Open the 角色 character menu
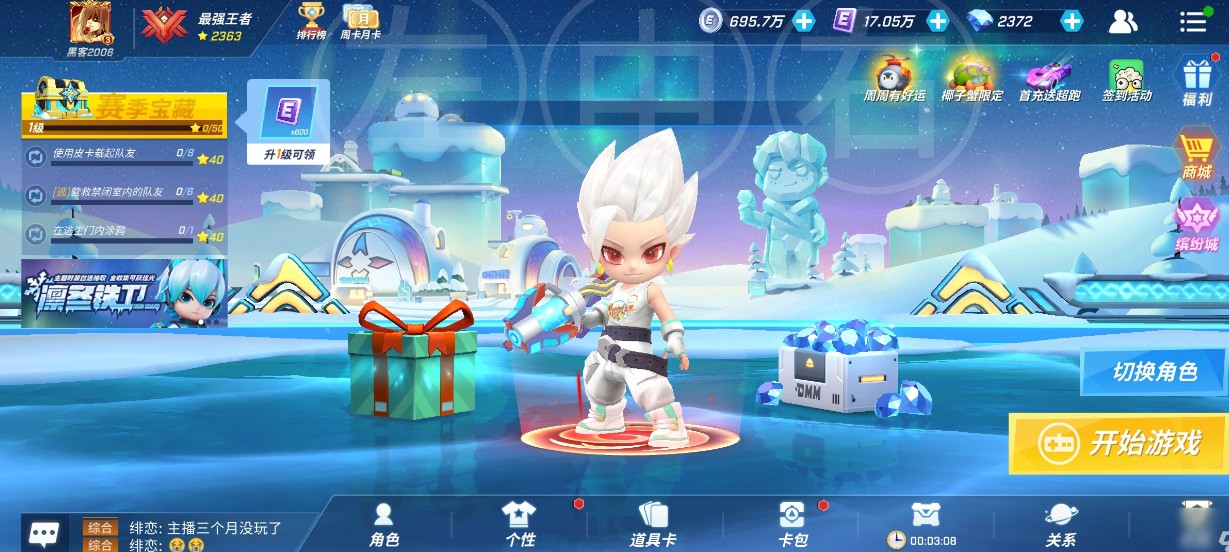 [384, 524]
